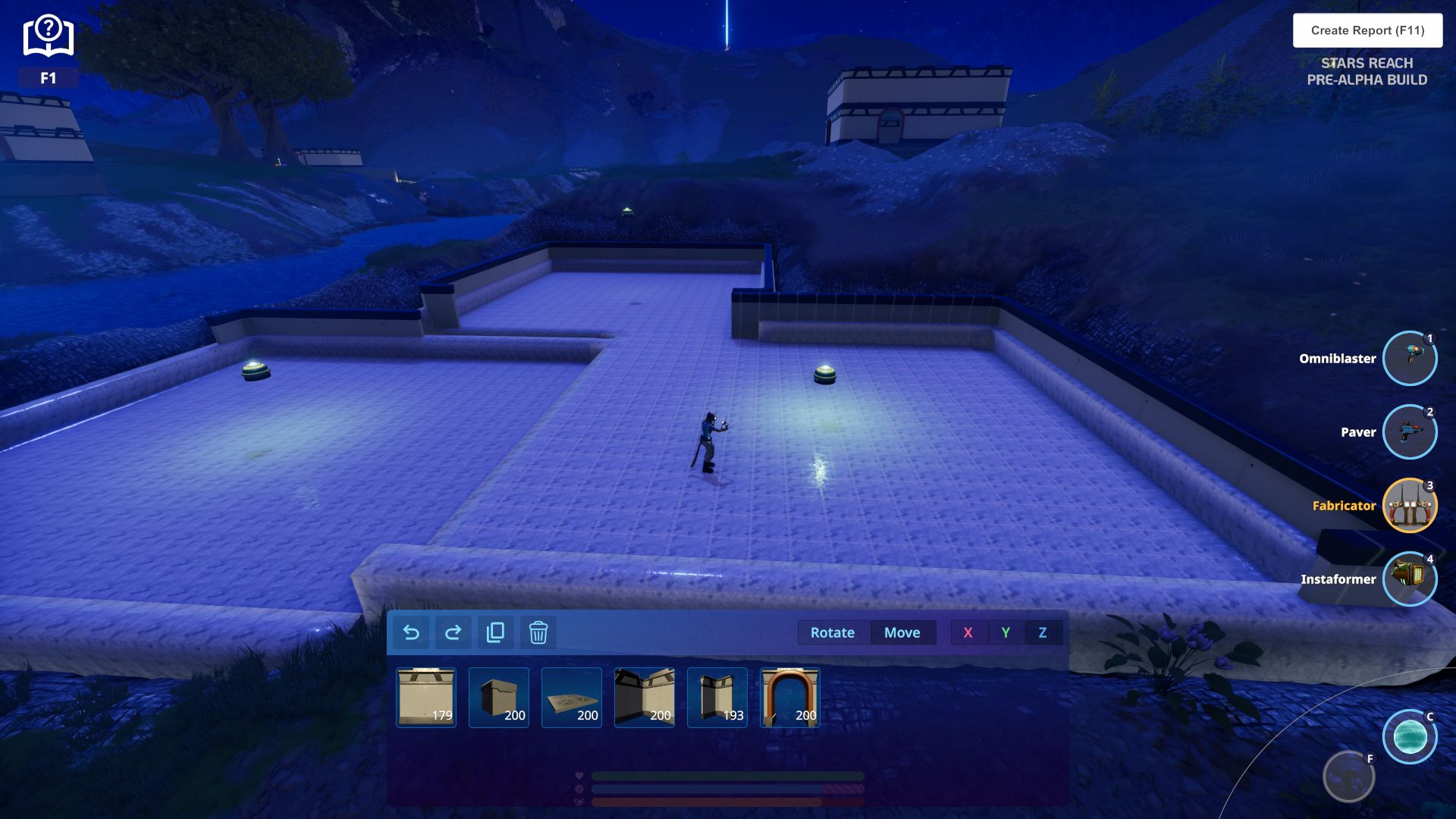Image resolution: width=1456 pixels, height=819 pixels.
Task: Delete using the trash can icon
Action: (x=538, y=632)
